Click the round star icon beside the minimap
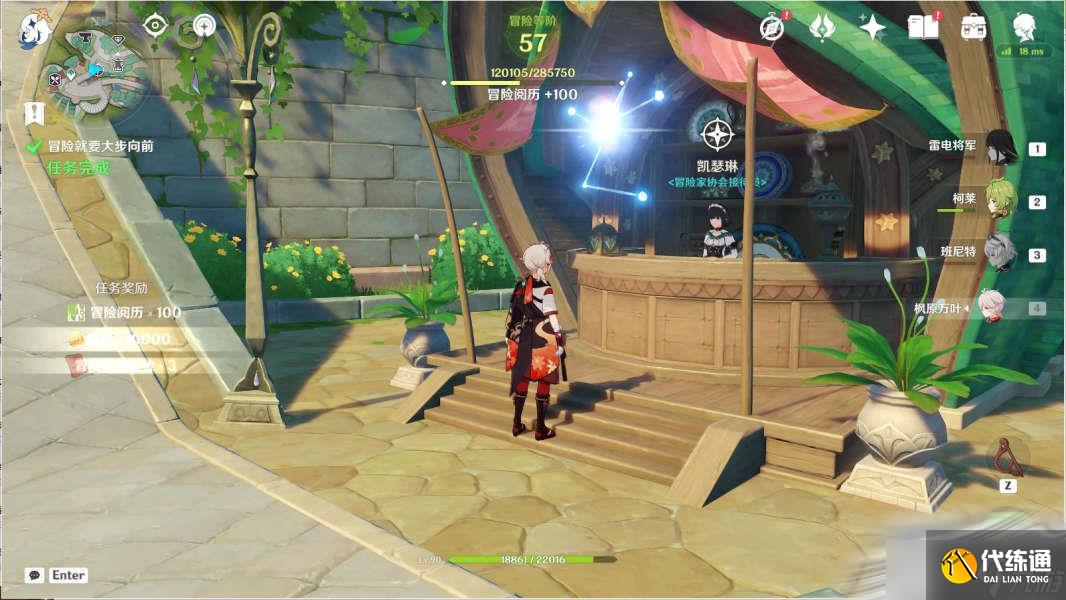The height and width of the screenshot is (600, 1066). pyautogui.click(x=204, y=25)
